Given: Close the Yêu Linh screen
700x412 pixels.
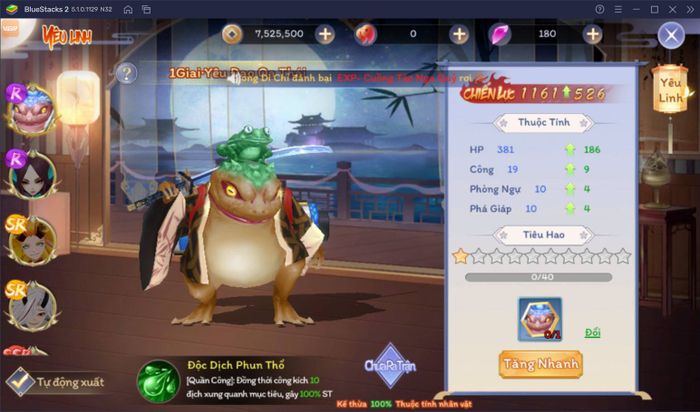Looking at the screenshot, I should click(671, 36).
